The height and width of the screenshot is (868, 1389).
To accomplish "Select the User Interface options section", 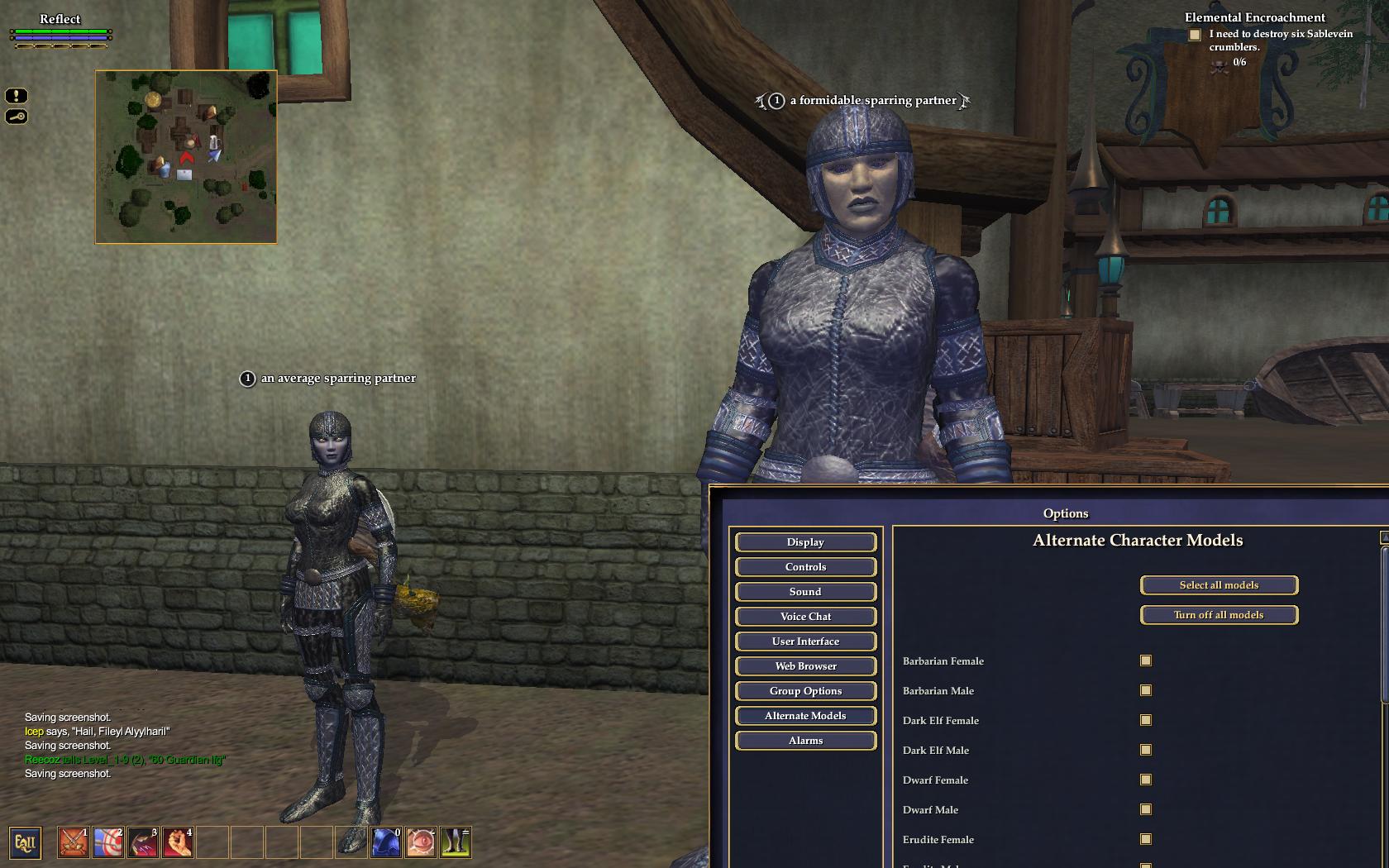I will [805, 641].
